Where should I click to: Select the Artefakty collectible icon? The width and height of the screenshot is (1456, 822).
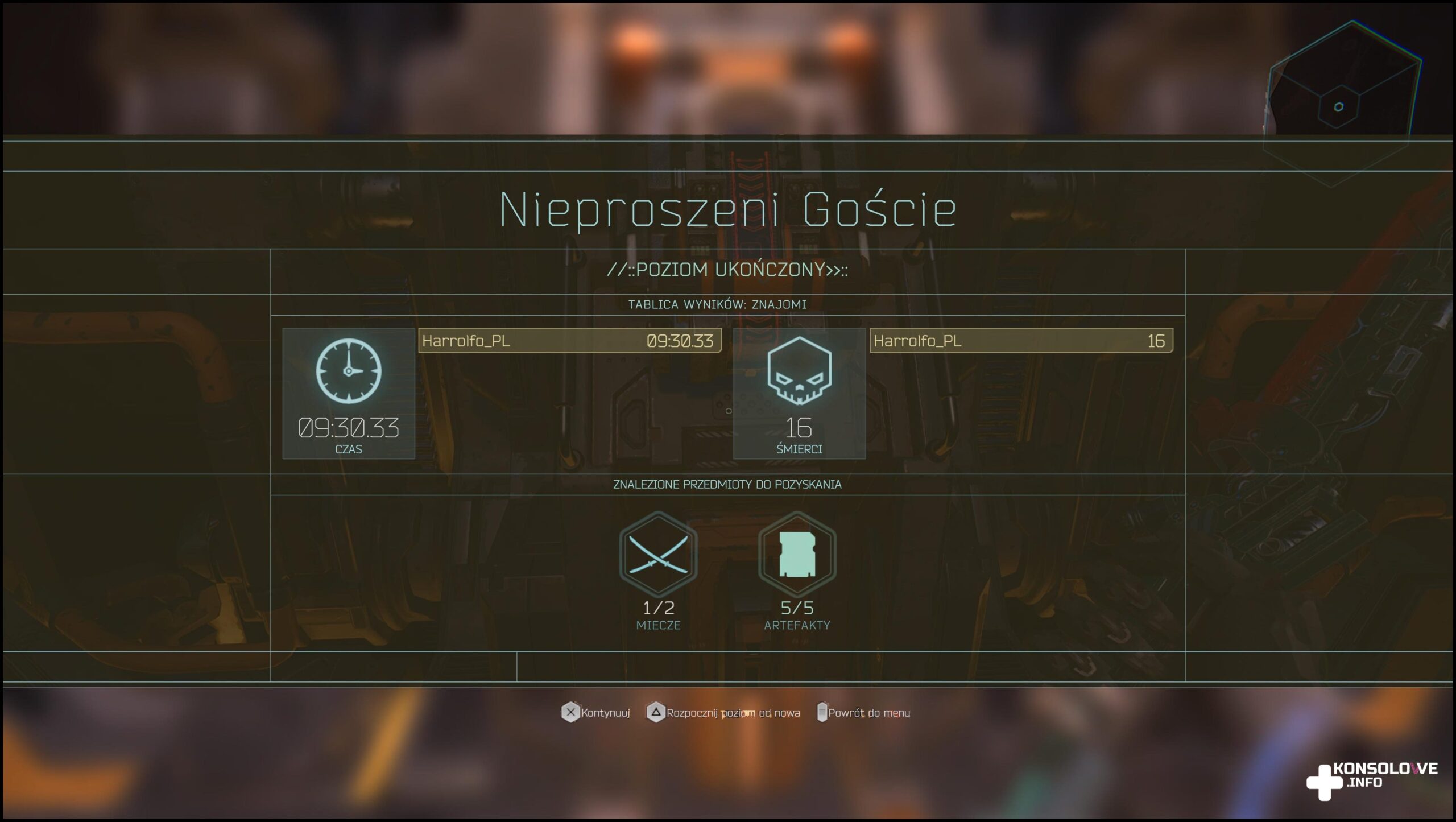pos(797,553)
